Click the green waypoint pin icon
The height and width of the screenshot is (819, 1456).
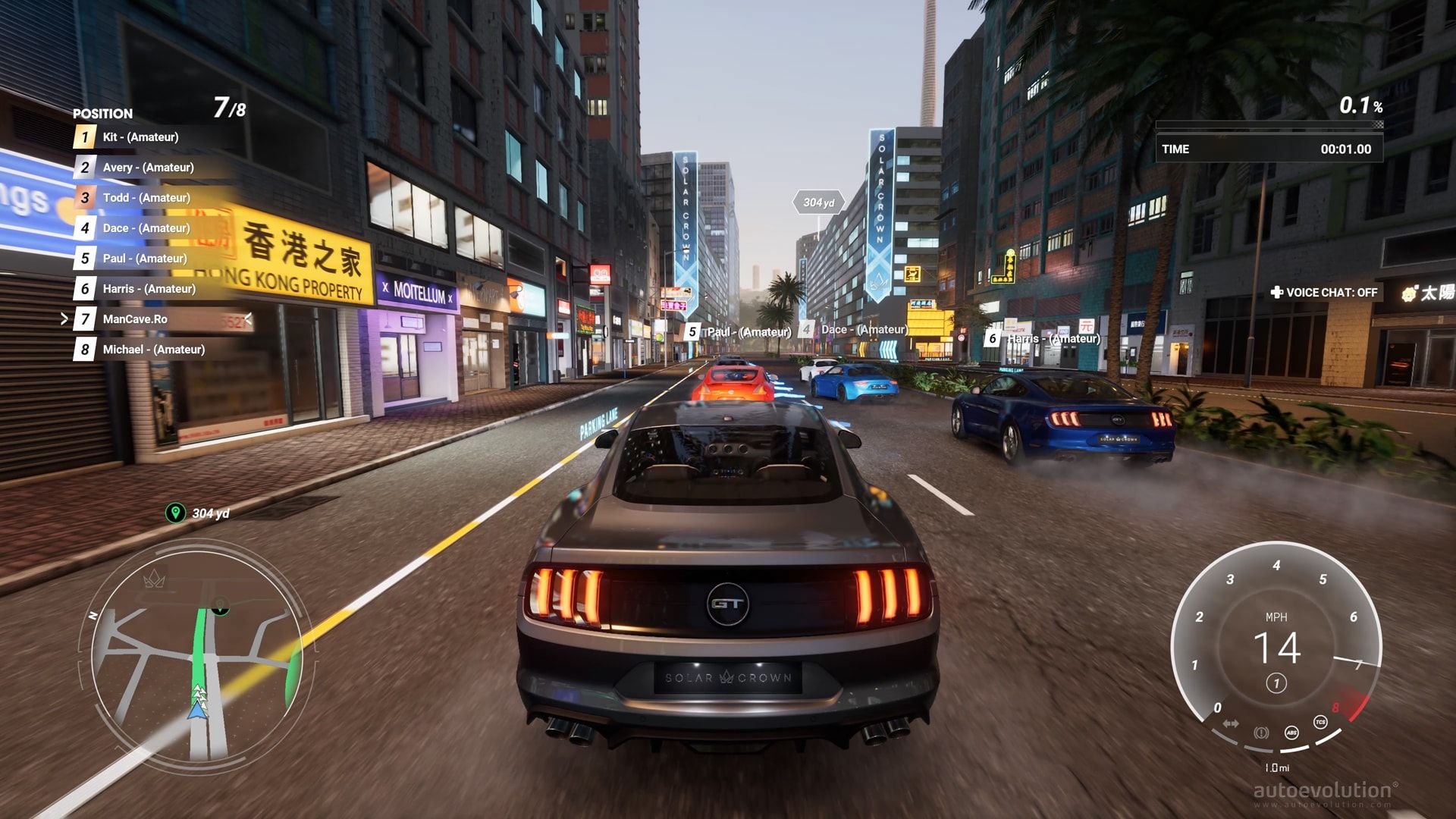(x=175, y=513)
